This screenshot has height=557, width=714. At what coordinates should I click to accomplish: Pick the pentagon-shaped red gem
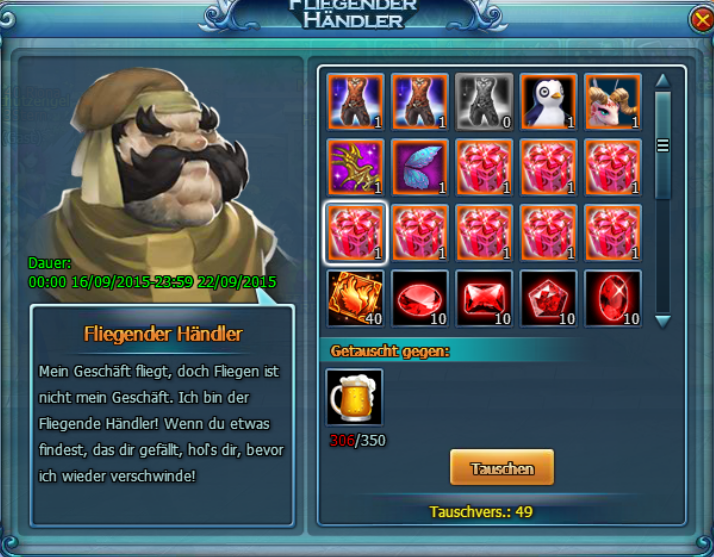pos(548,298)
